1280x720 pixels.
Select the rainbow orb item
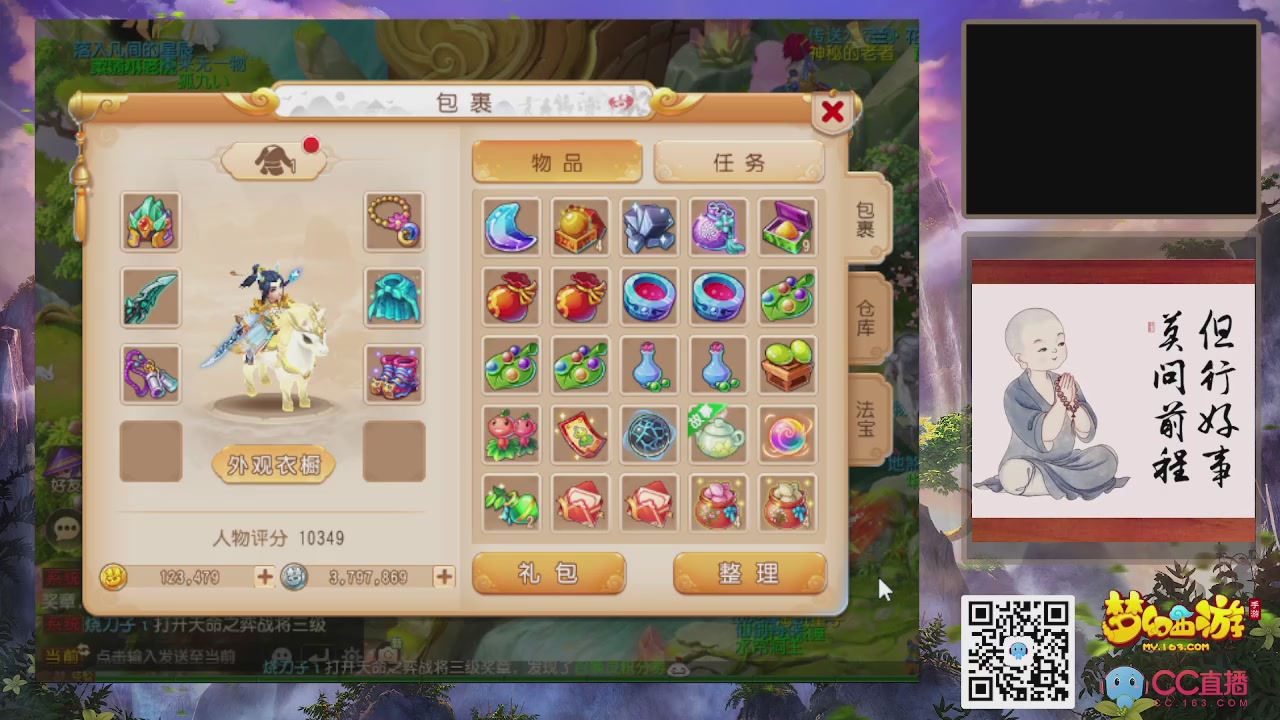point(787,436)
